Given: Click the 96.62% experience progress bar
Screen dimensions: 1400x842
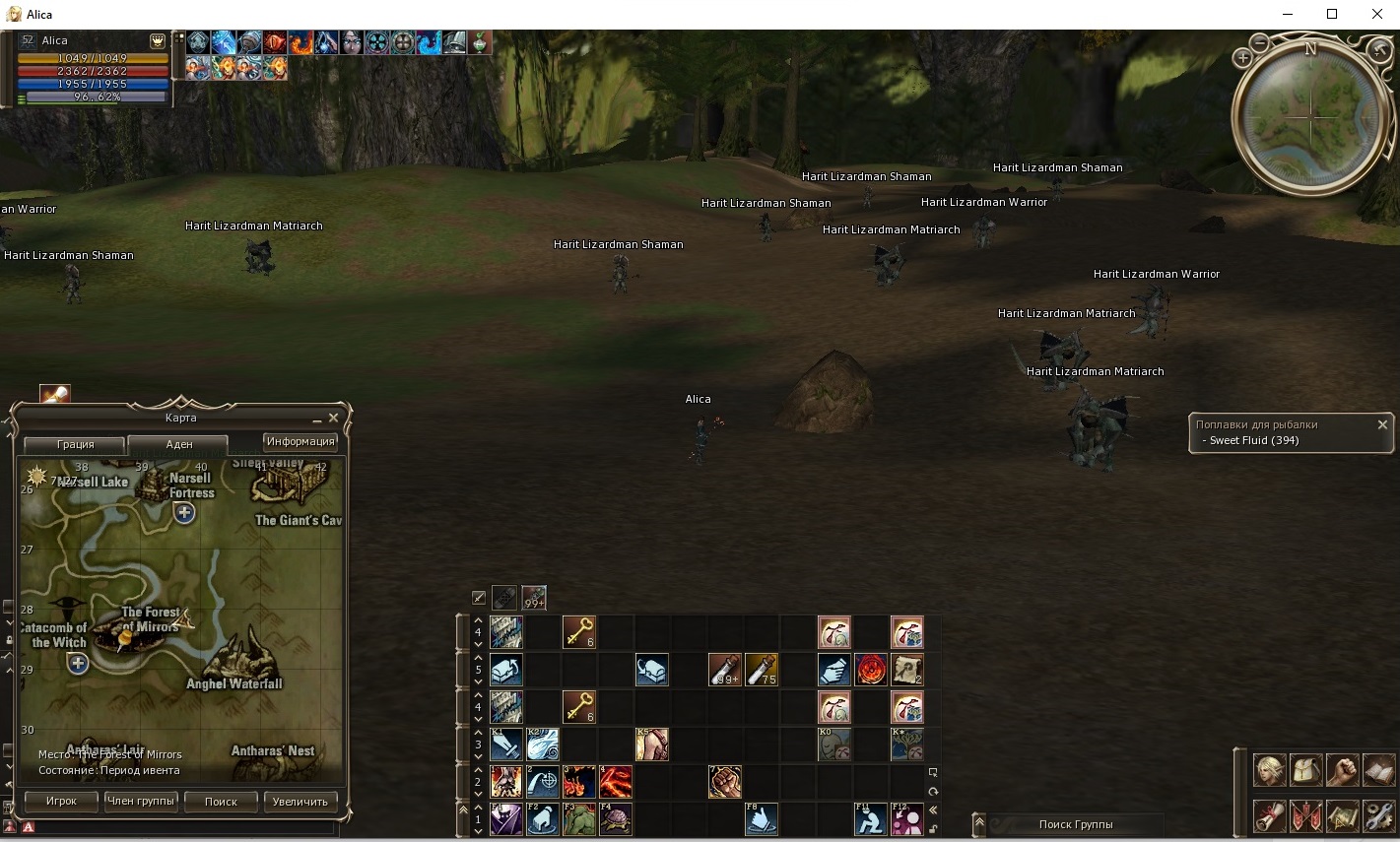Looking at the screenshot, I should 94,97.
